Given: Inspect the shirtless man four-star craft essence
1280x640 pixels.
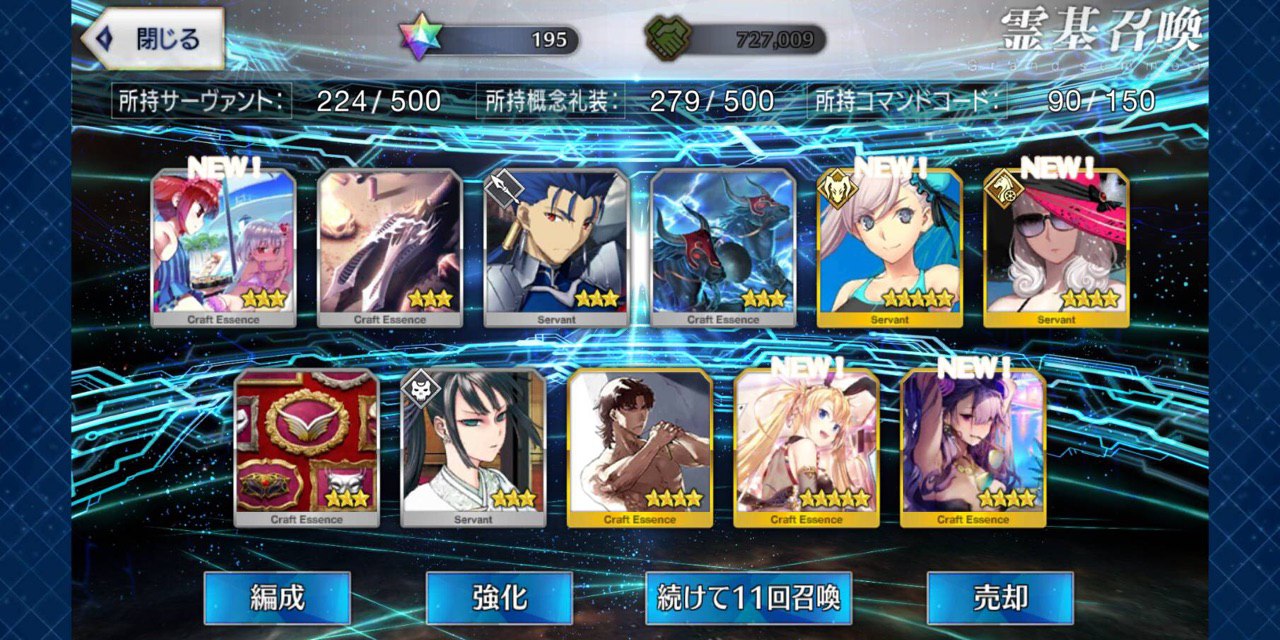Looking at the screenshot, I should point(640,448).
